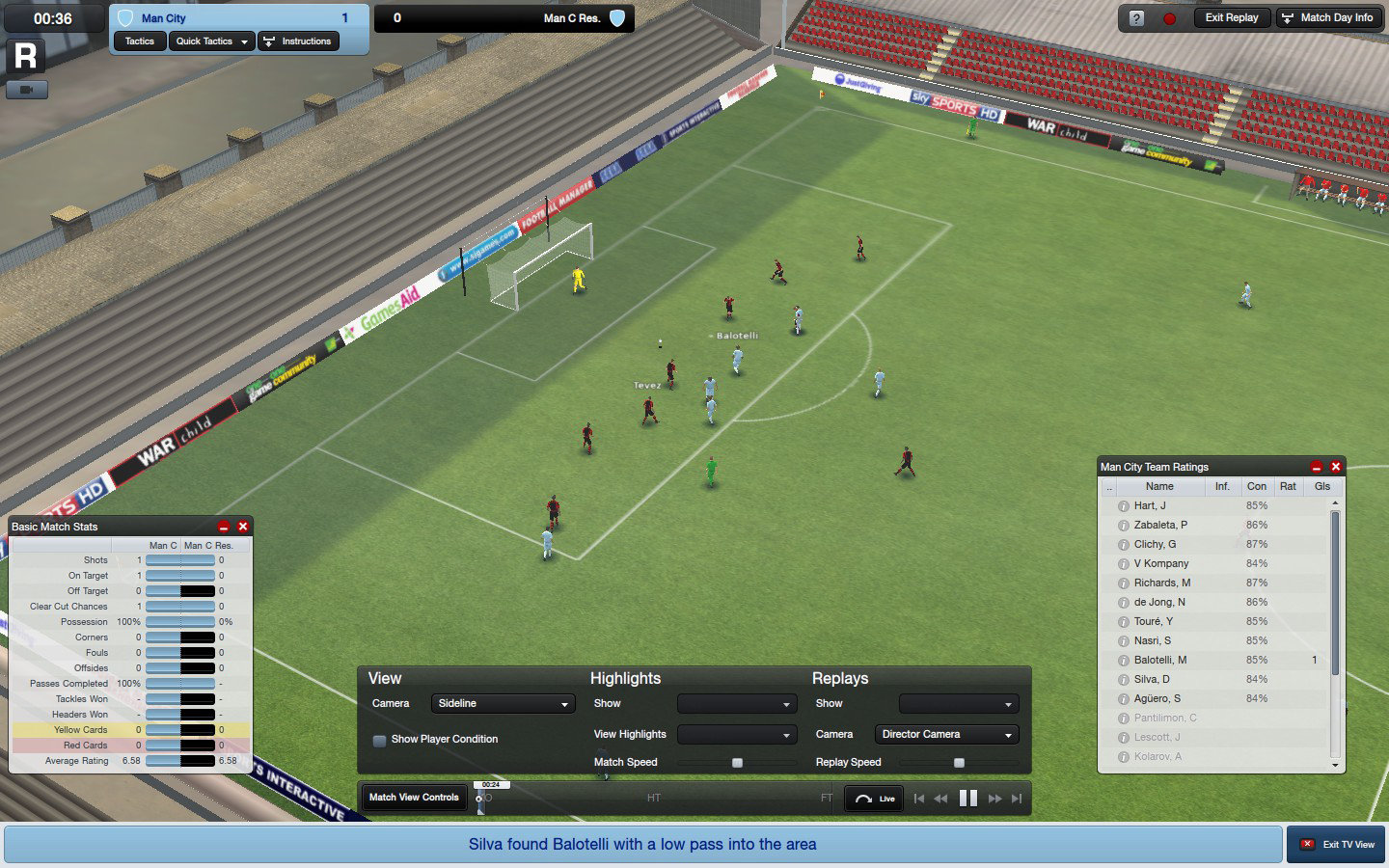Click the camera icon below the R logo
1389x868 pixels.
point(27,89)
